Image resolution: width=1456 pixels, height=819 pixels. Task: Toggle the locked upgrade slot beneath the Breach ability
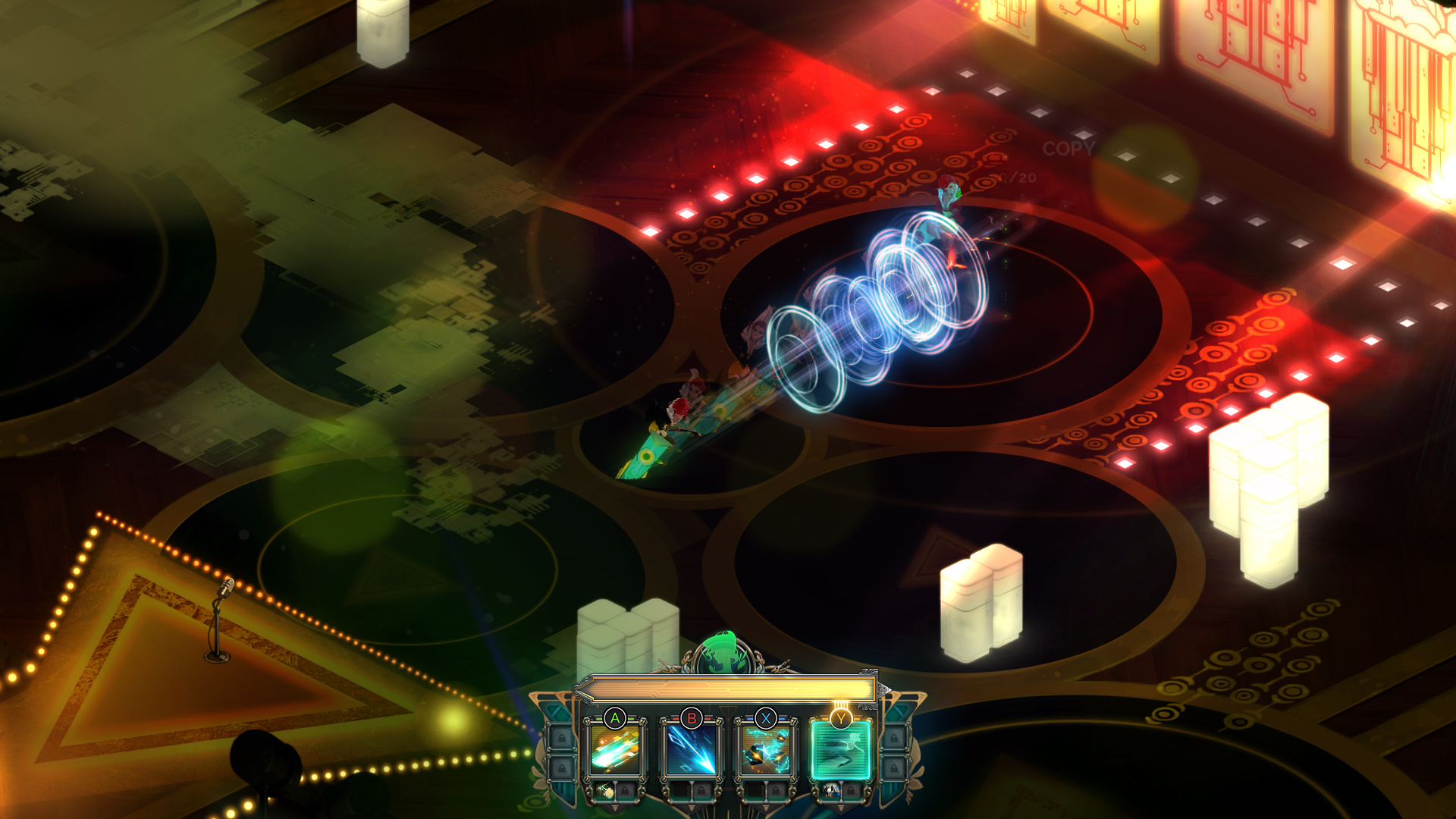pos(701,792)
